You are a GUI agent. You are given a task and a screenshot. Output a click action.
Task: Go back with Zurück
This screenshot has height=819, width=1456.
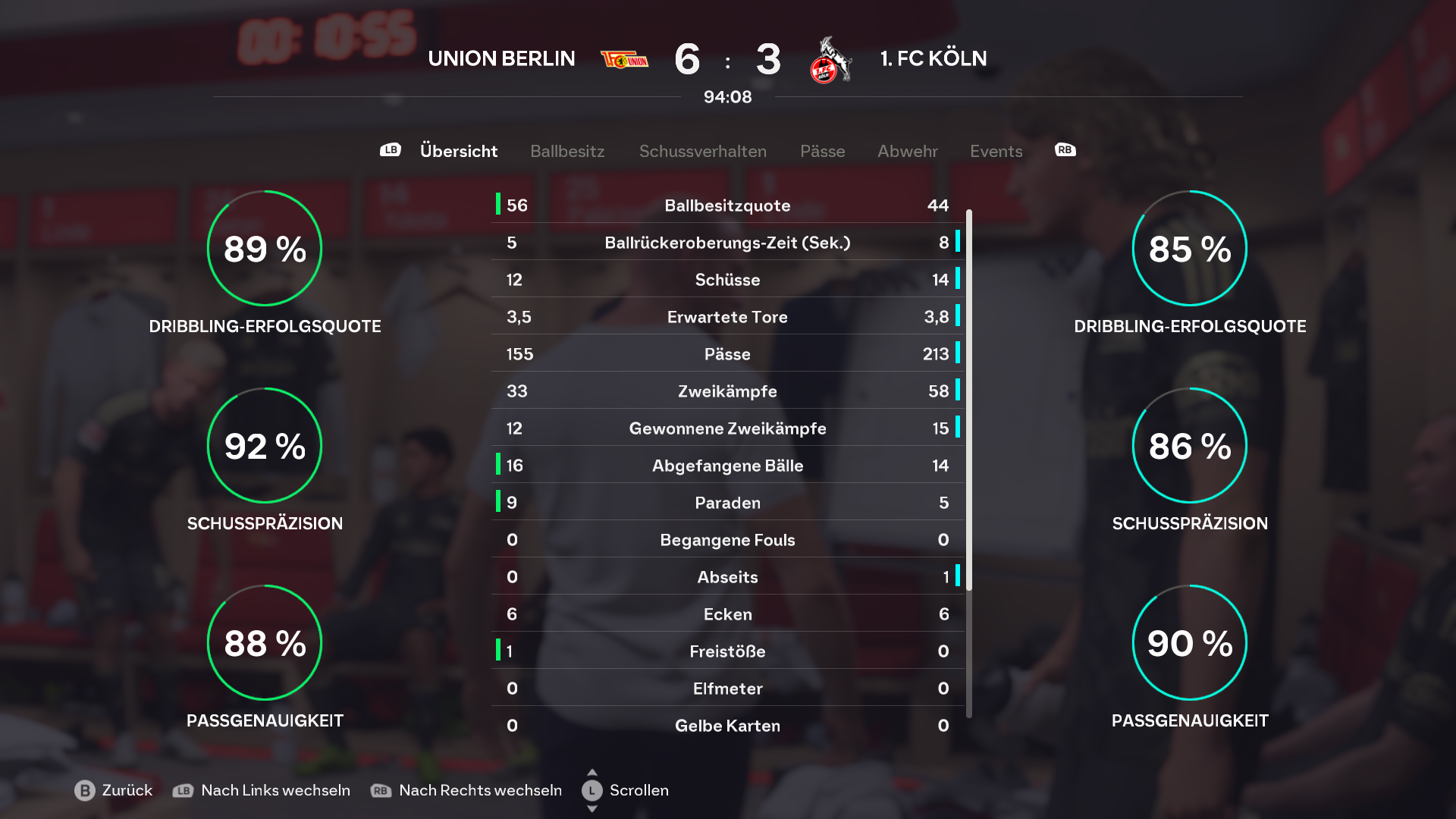[x=114, y=790]
